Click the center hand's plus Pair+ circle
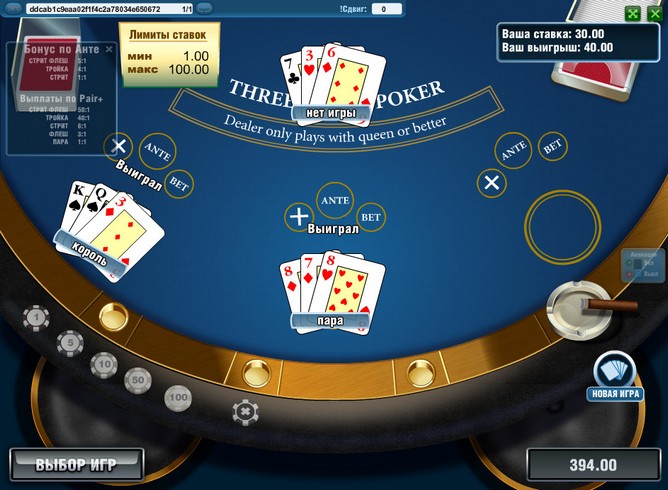Viewport: 668px width, 490px height. [298, 215]
